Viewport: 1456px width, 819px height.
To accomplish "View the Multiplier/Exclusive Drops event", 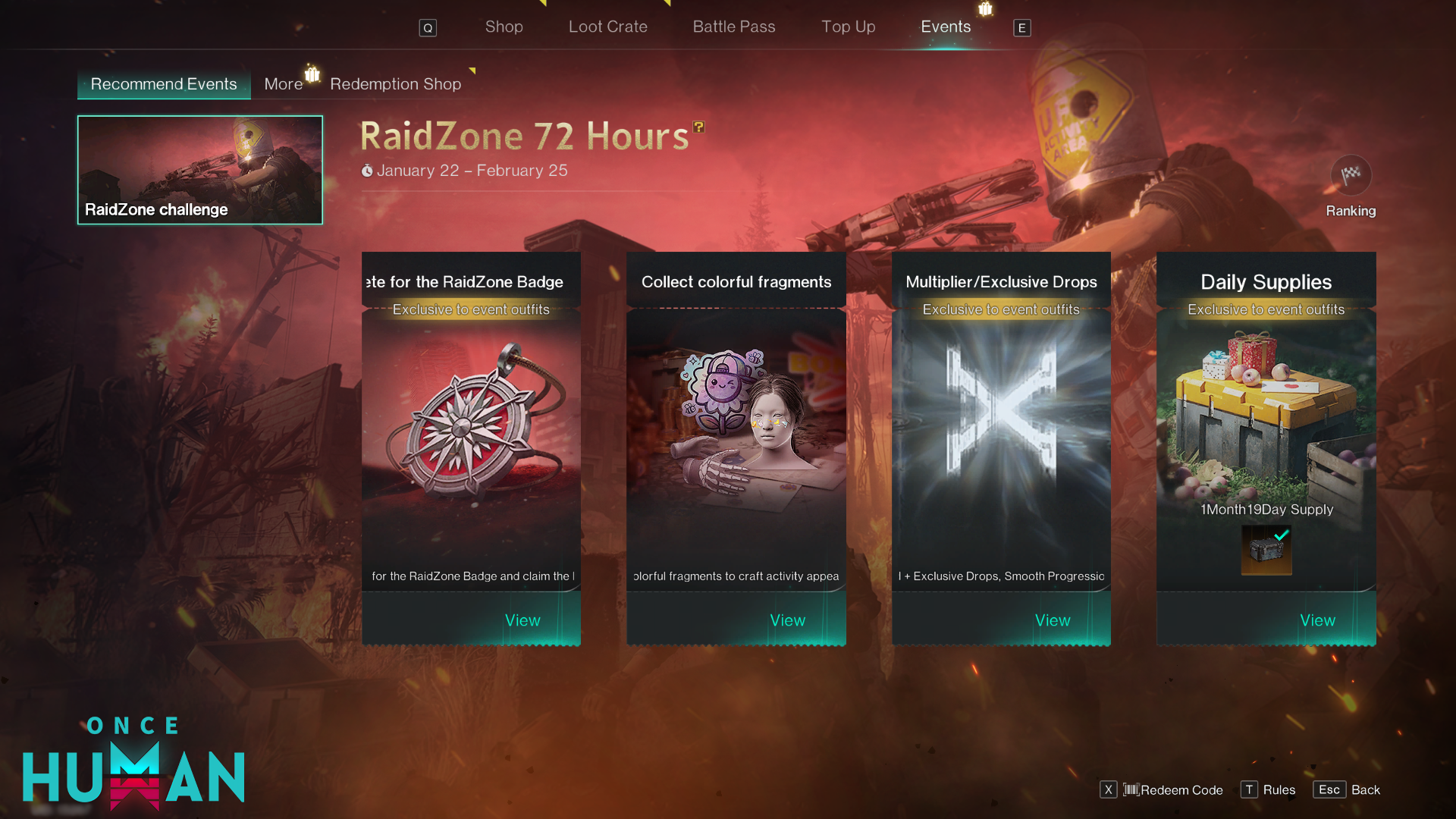I will click(1053, 620).
